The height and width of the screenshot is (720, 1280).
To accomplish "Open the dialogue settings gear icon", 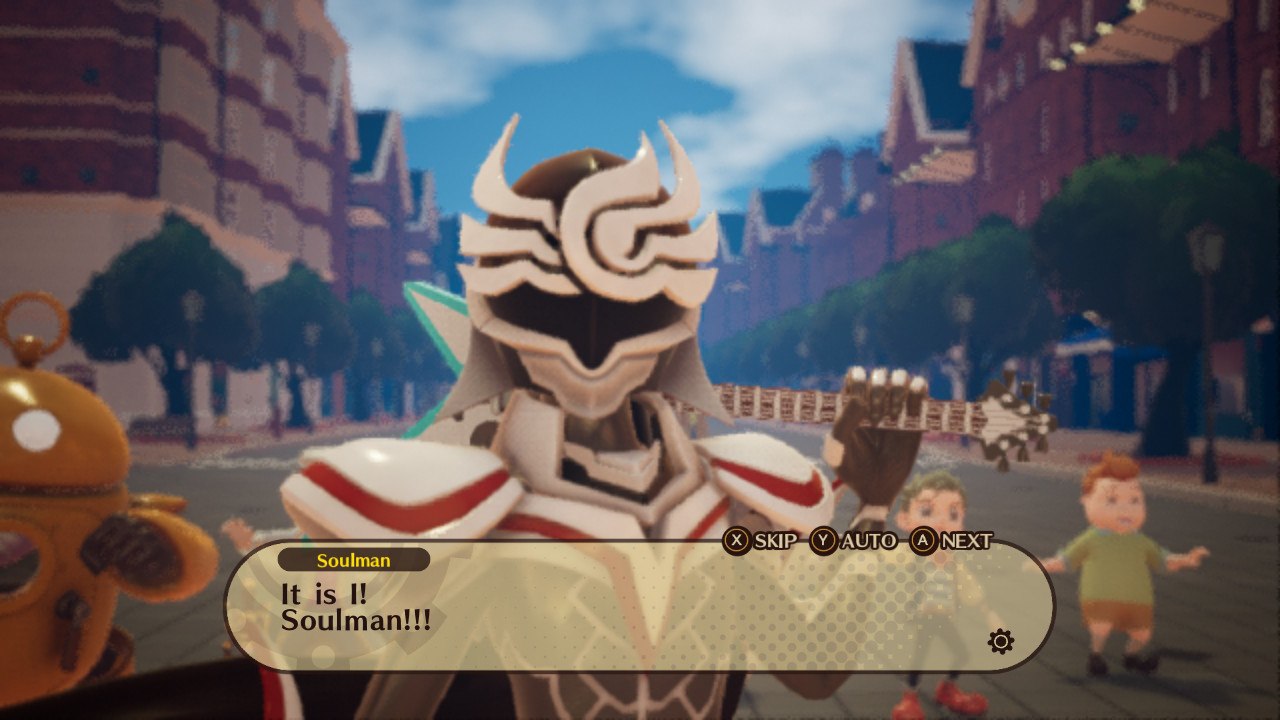I will click(1000, 641).
